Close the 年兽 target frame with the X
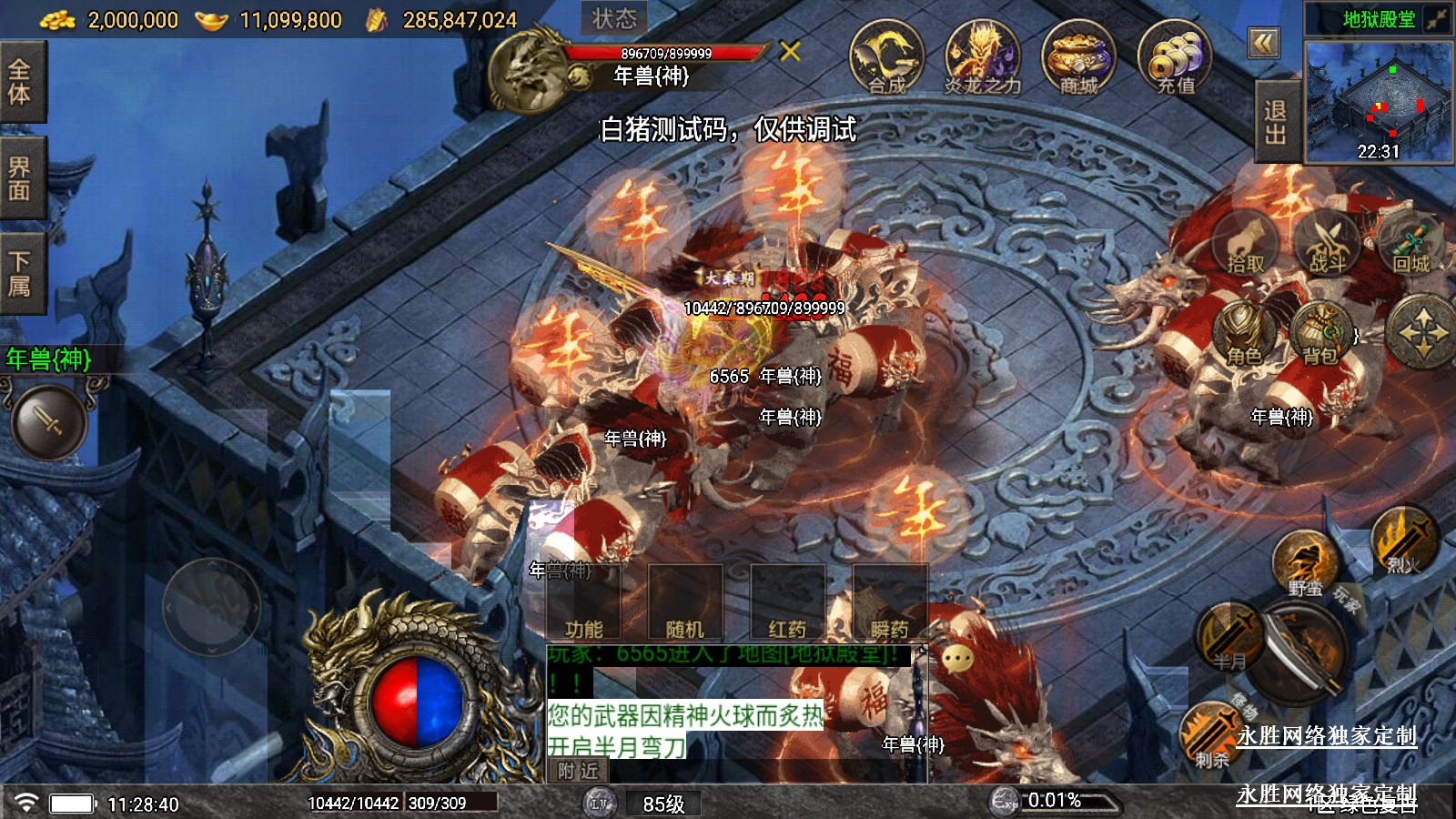 (x=790, y=51)
